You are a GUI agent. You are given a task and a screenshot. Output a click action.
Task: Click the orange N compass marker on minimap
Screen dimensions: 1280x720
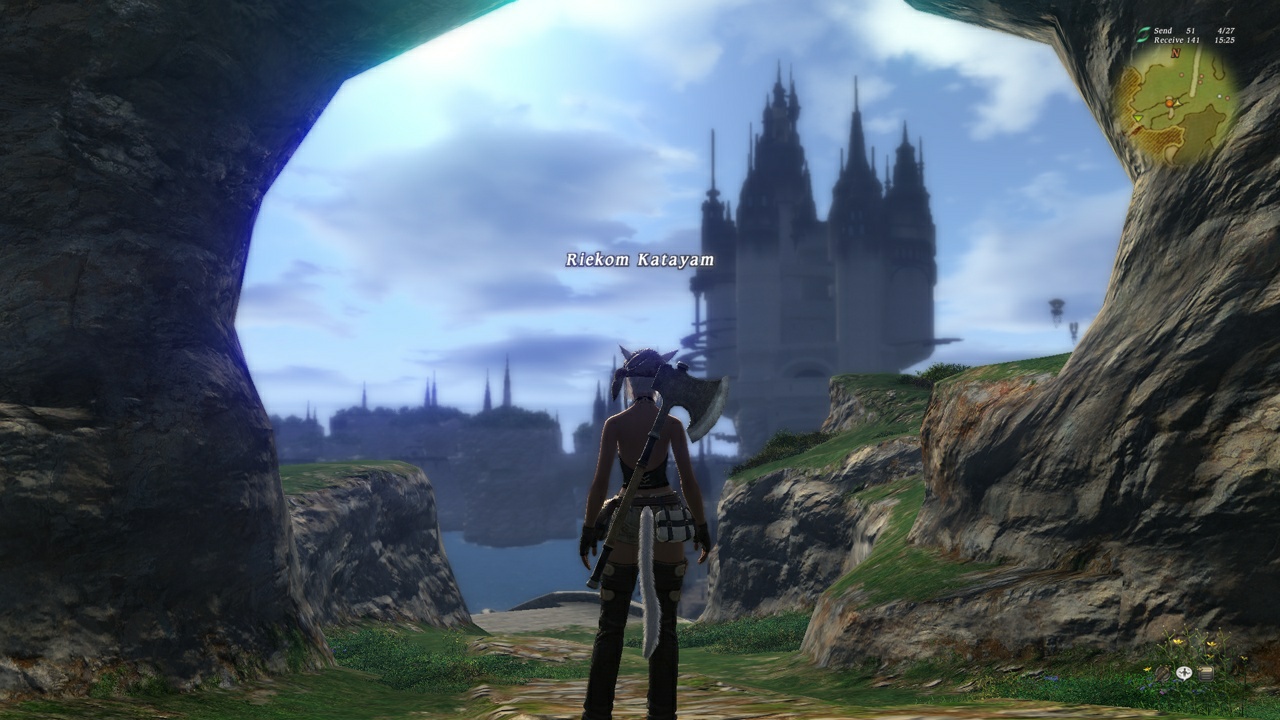click(x=1175, y=54)
